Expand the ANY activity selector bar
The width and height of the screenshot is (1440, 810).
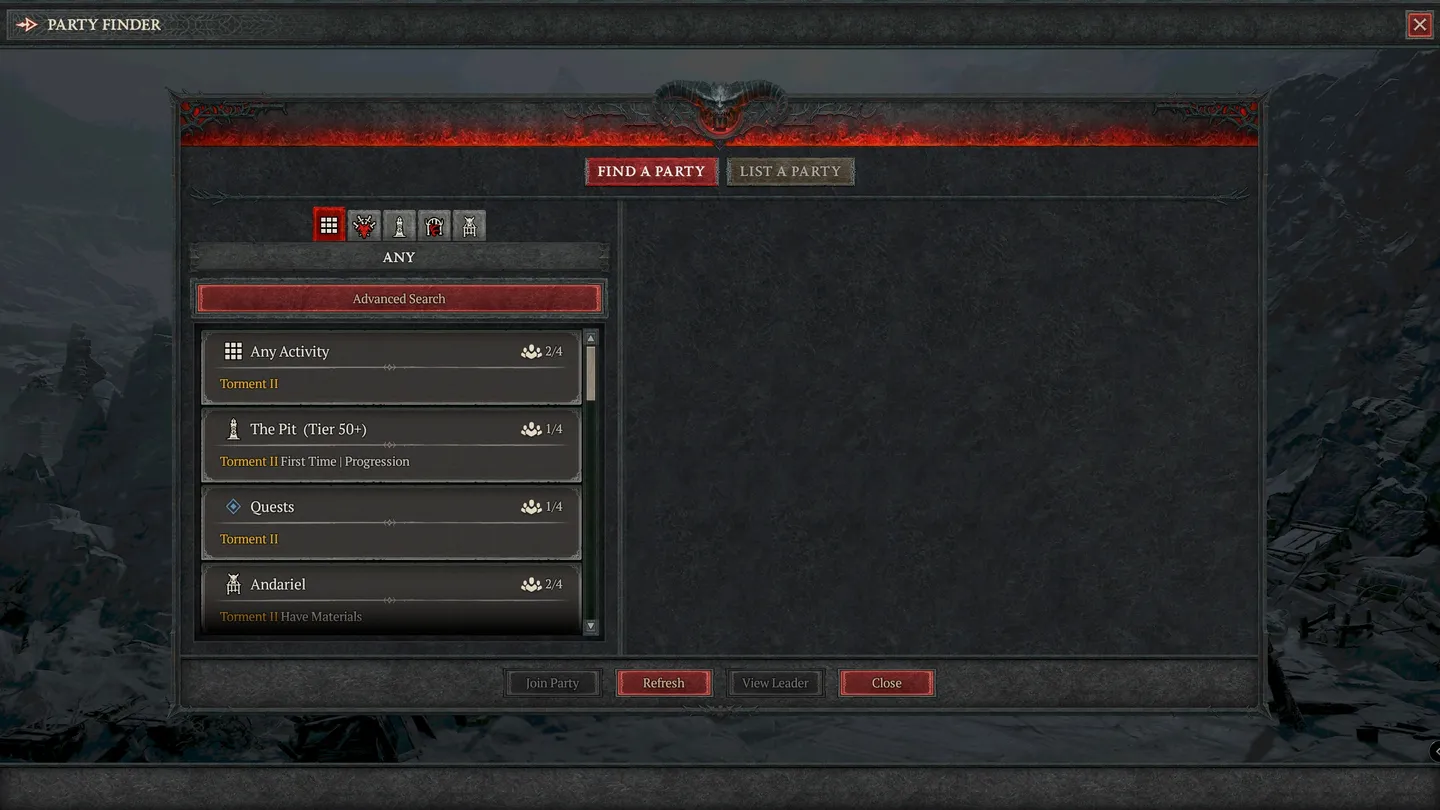(x=398, y=257)
